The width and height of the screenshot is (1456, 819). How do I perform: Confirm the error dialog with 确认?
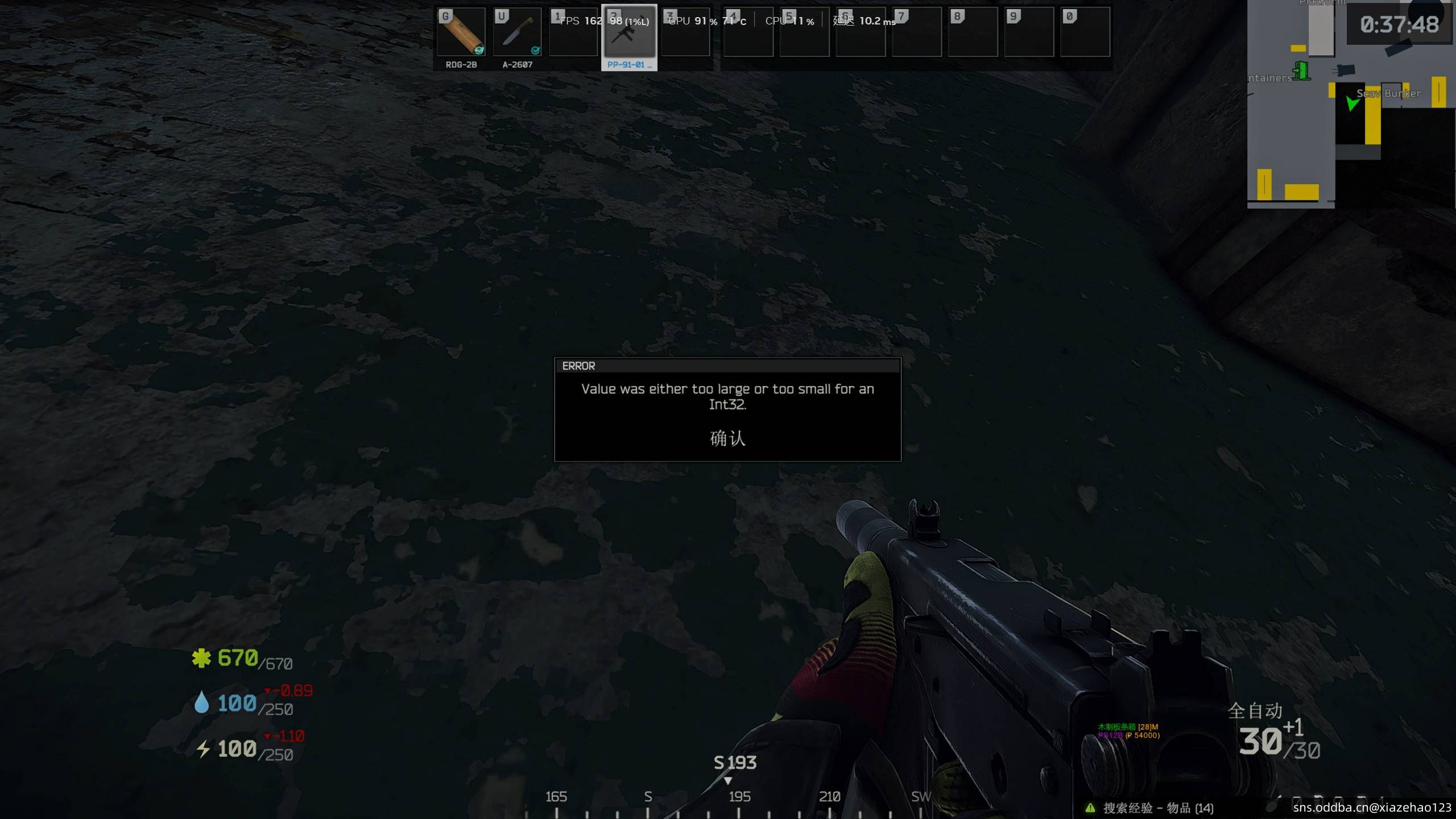(x=727, y=438)
